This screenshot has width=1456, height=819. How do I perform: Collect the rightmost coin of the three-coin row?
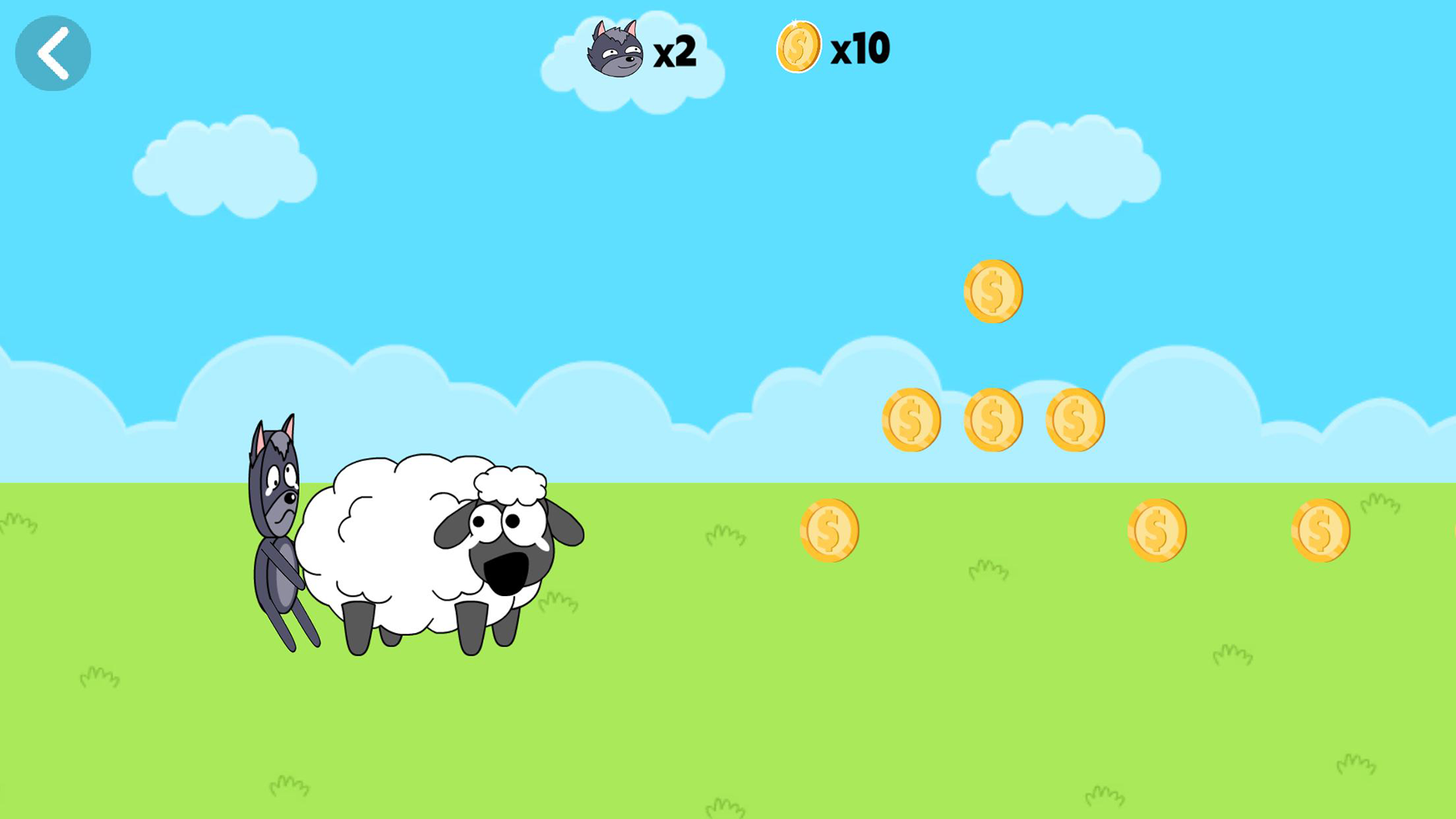[x=1075, y=419]
